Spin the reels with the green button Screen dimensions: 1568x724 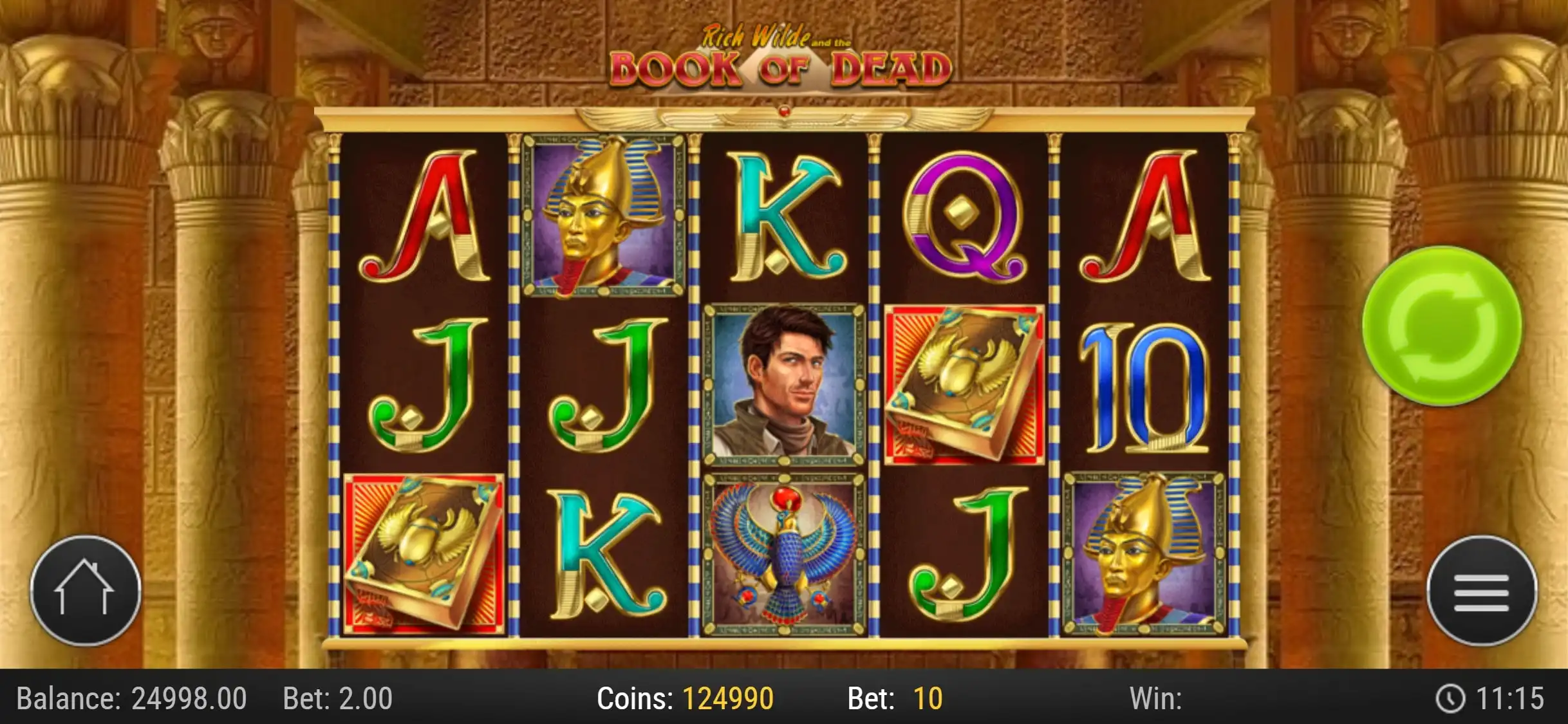pyautogui.click(x=1442, y=326)
